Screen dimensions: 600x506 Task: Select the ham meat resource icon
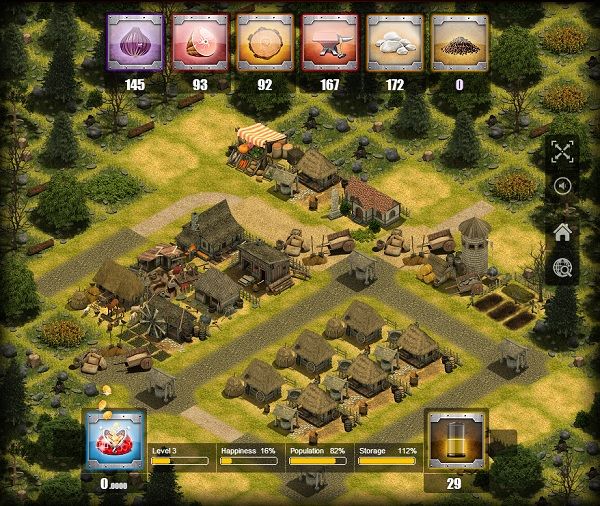200,43
